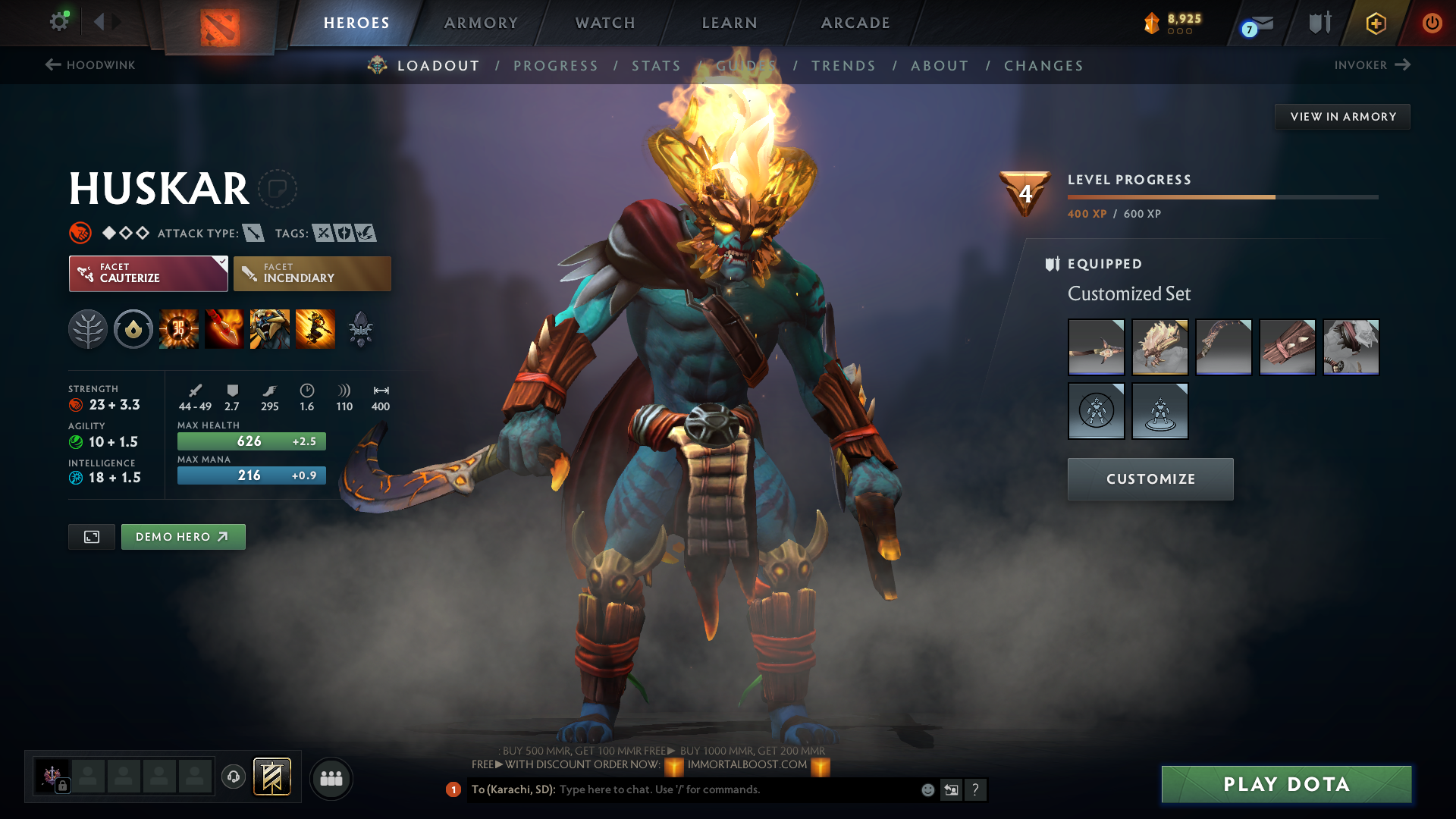Screen dimensions: 1456x819
Task: Select the equipped weapon item thumbnail
Action: pyautogui.click(x=1096, y=347)
